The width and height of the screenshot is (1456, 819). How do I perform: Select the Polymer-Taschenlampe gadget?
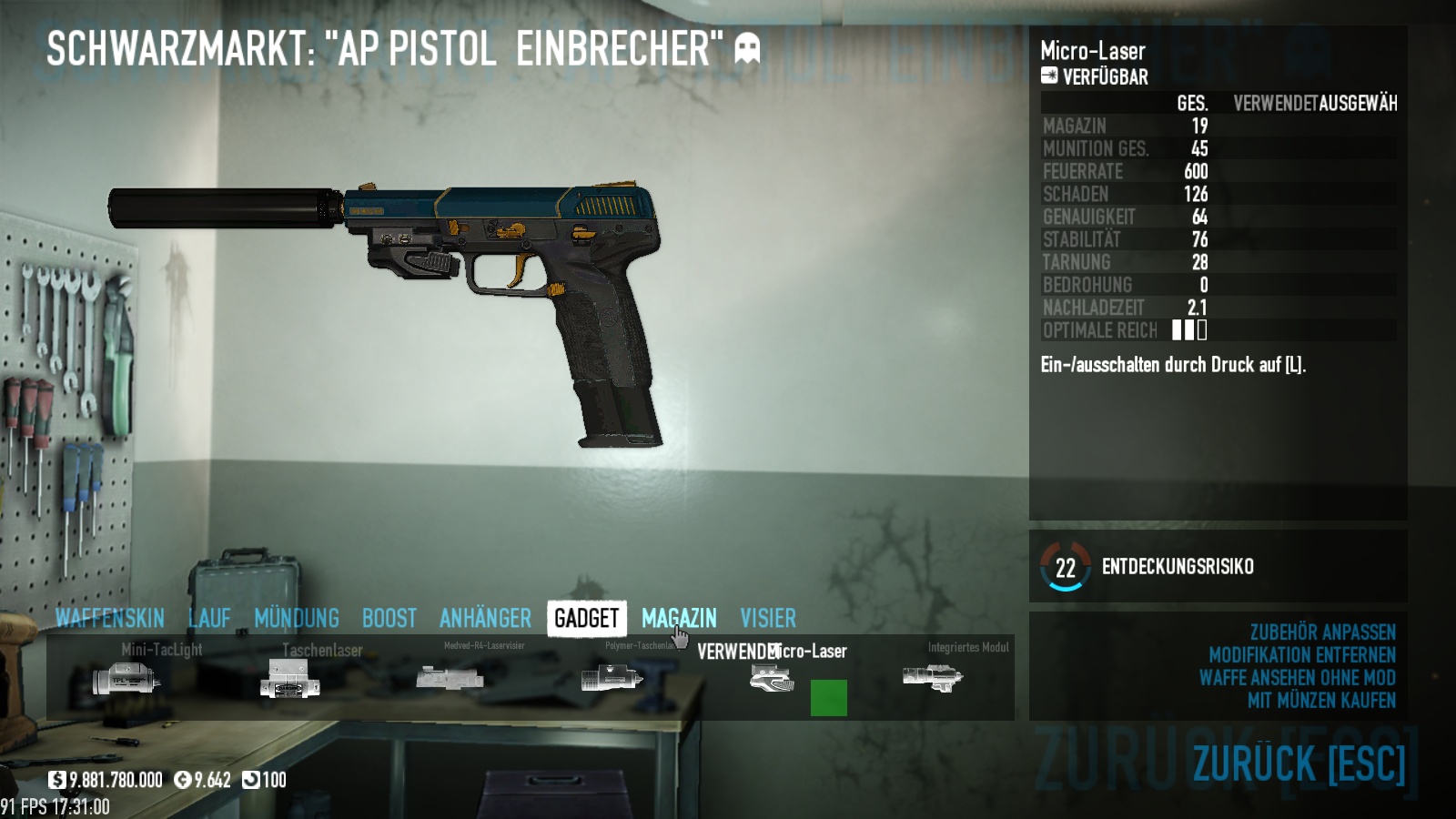point(611,678)
